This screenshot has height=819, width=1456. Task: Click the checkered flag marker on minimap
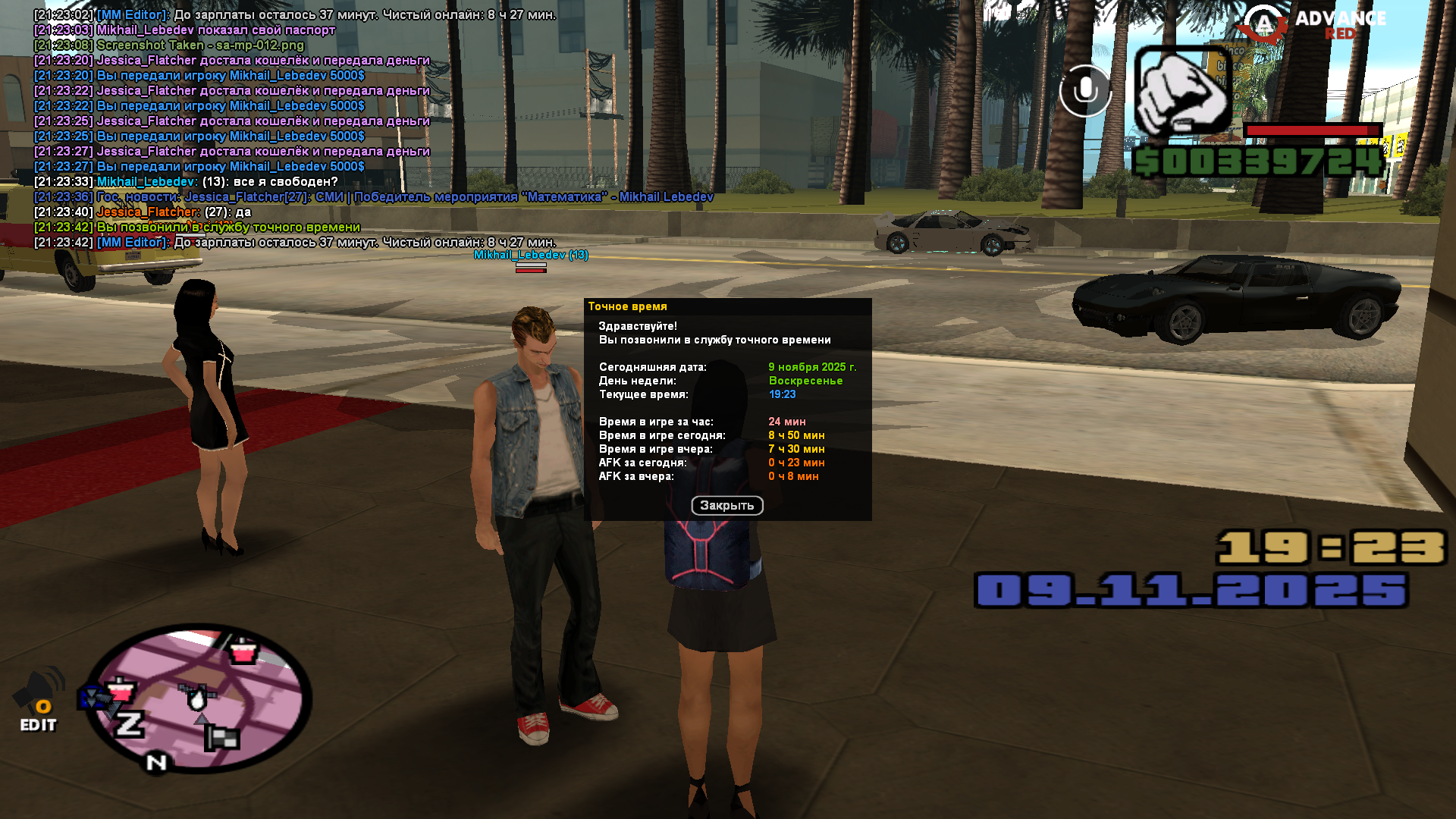223,737
